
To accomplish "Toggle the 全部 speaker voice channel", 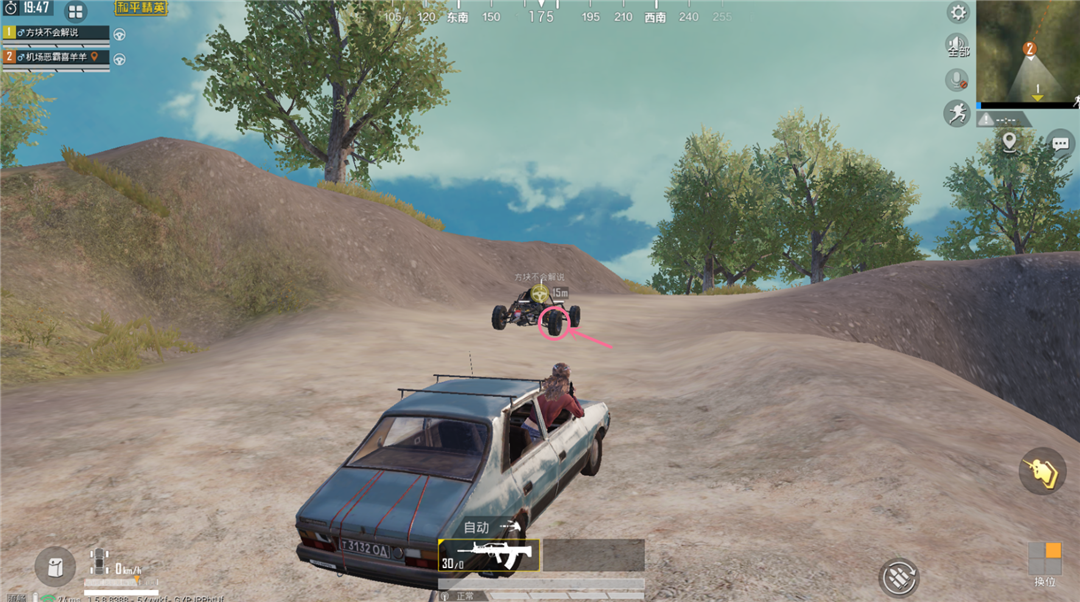I will tap(957, 46).
